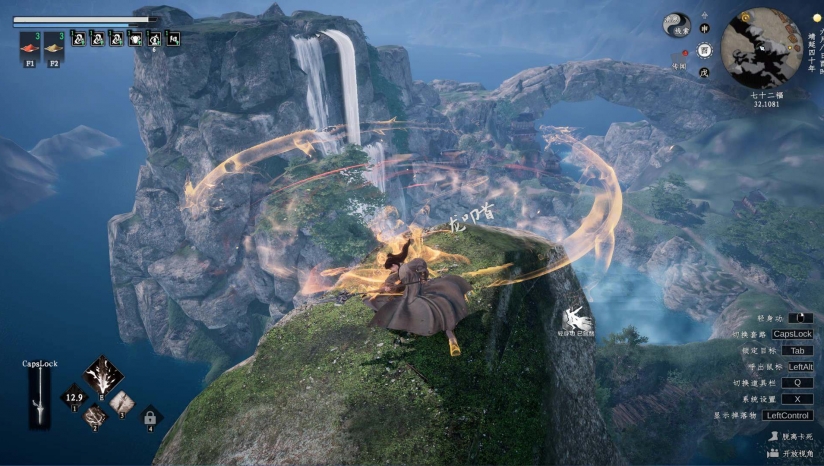Activate the skill in diamond slot 2
Screen dimensions: 824x466
pos(95,414)
